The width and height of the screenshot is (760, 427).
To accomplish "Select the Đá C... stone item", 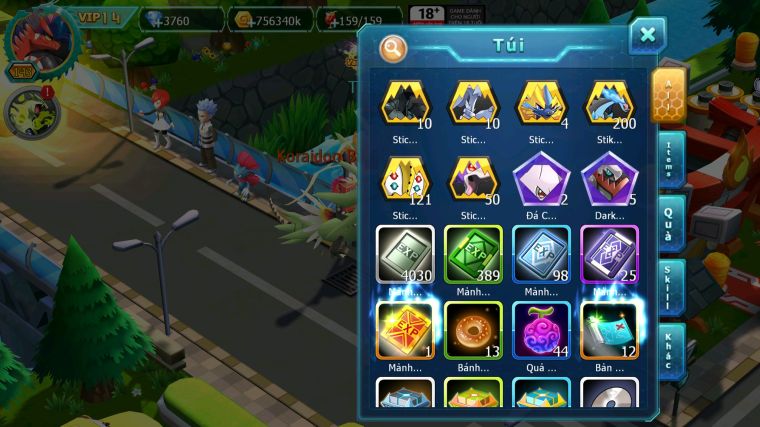I will (541, 180).
